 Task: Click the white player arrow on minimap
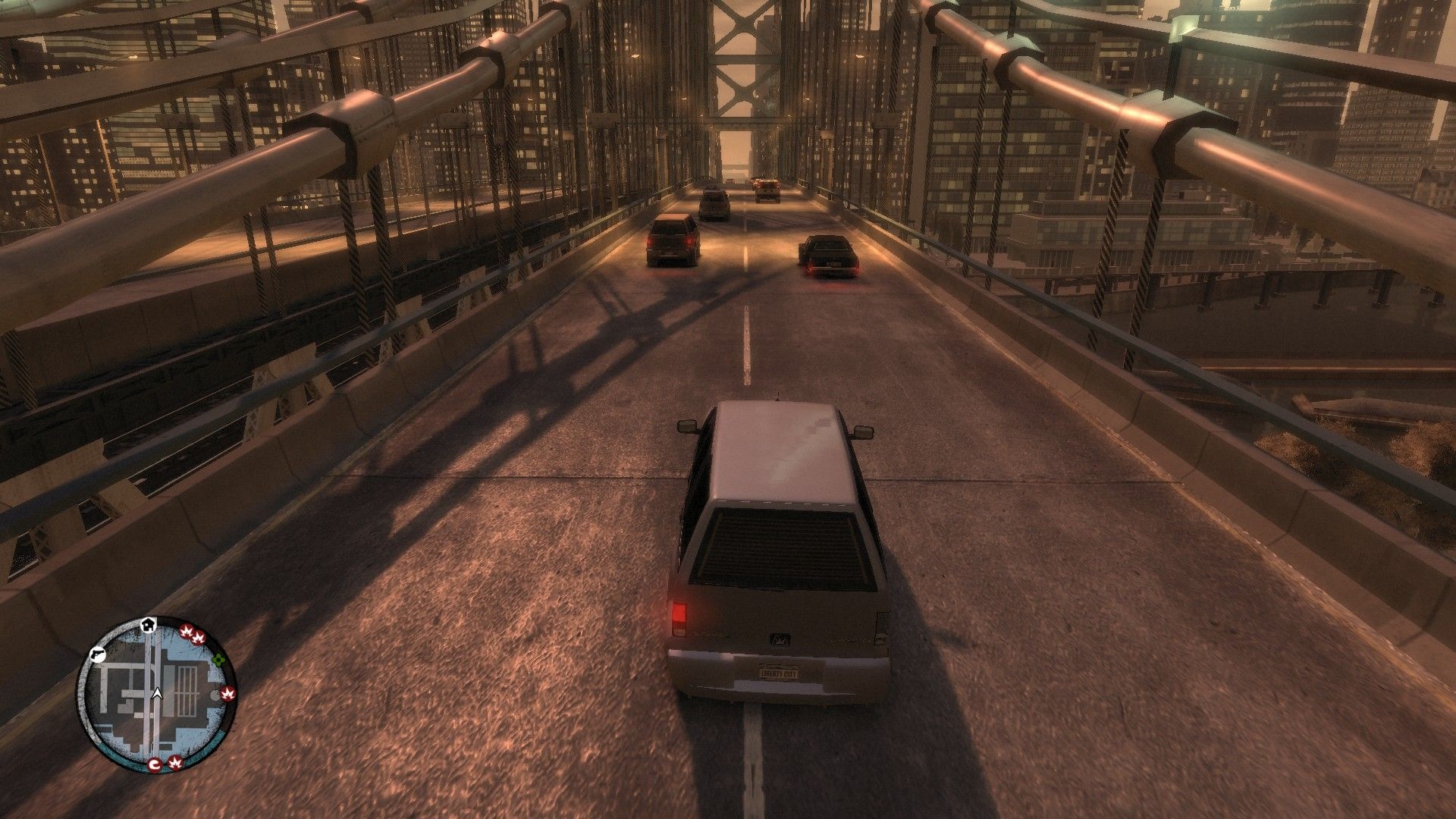pyautogui.click(x=157, y=693)
